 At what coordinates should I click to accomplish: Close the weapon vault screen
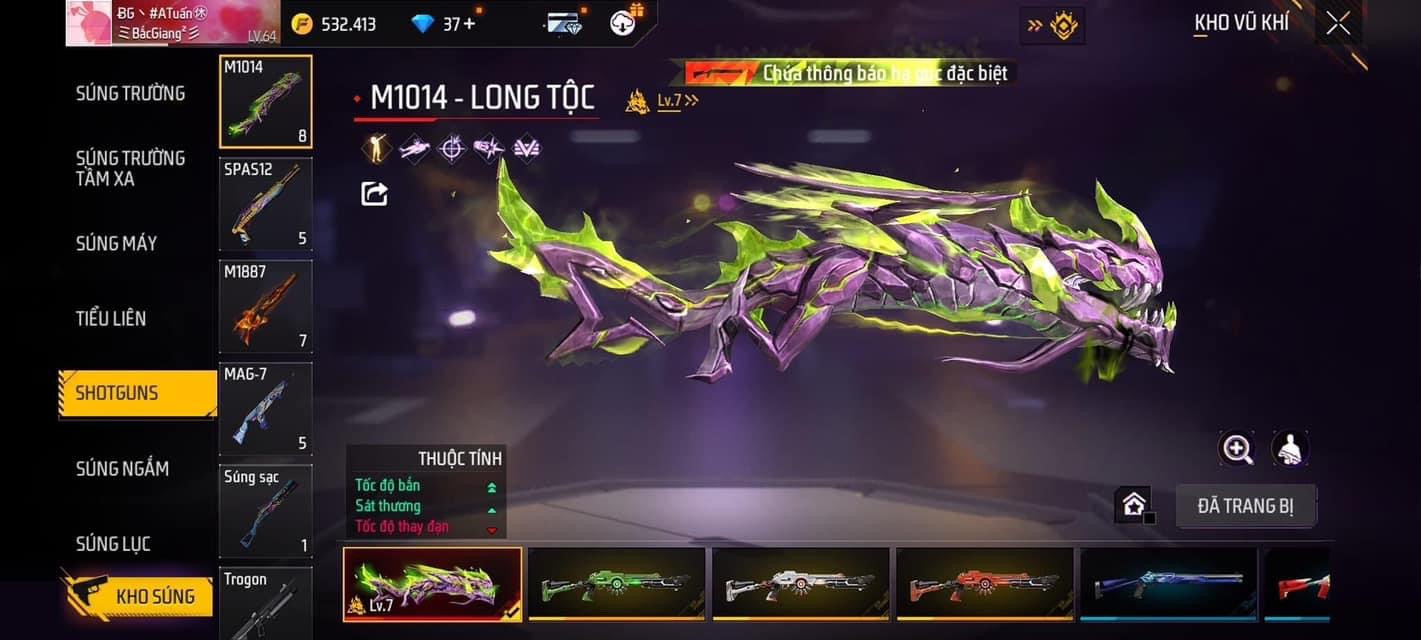point(1337,24)
